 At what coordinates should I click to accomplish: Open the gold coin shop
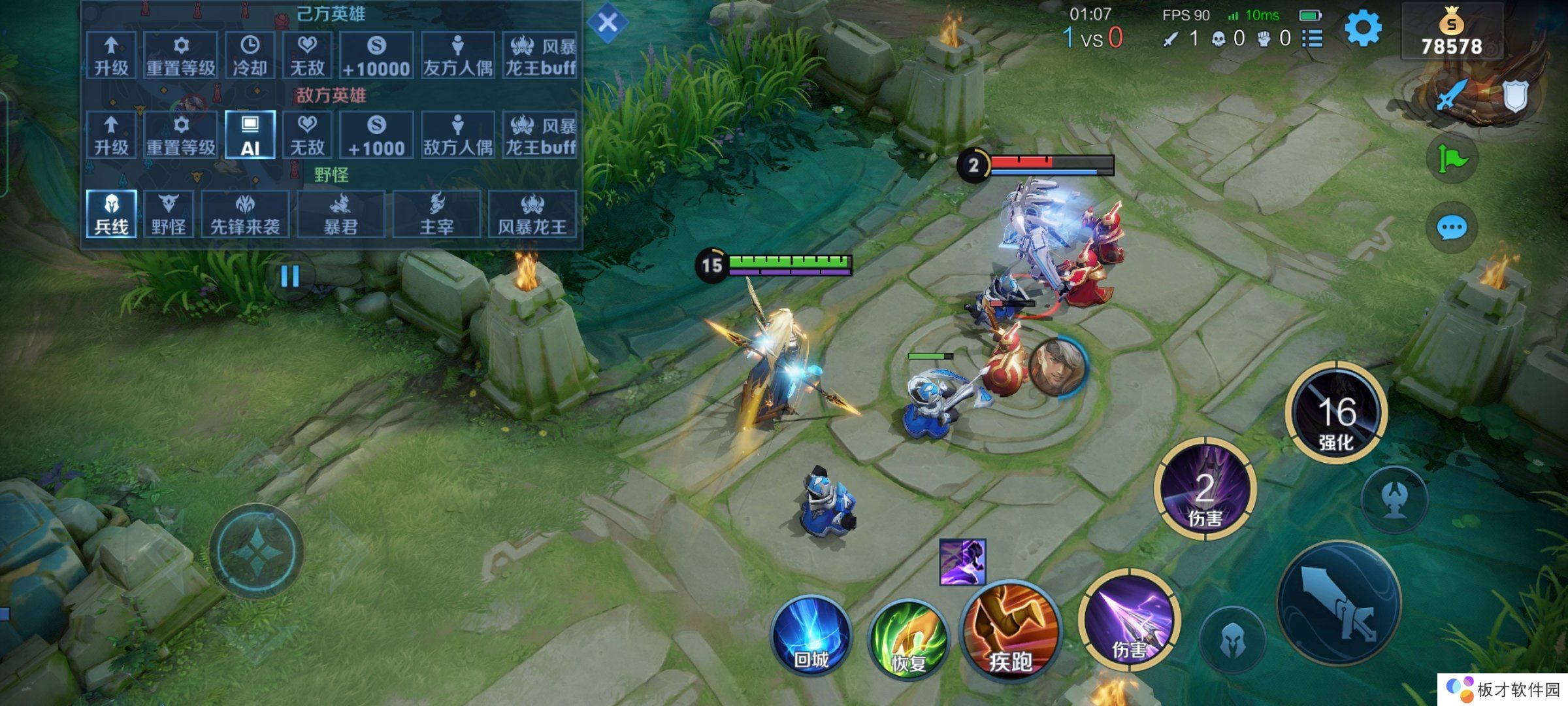[1452, 33]
